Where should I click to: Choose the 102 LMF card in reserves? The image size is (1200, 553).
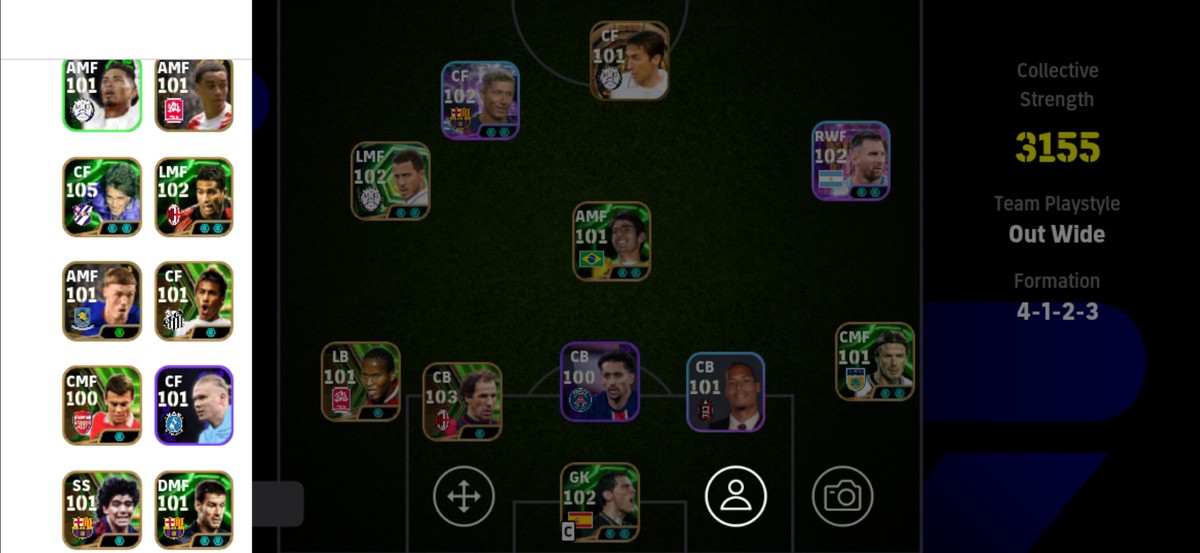click(x=194, y=197)
